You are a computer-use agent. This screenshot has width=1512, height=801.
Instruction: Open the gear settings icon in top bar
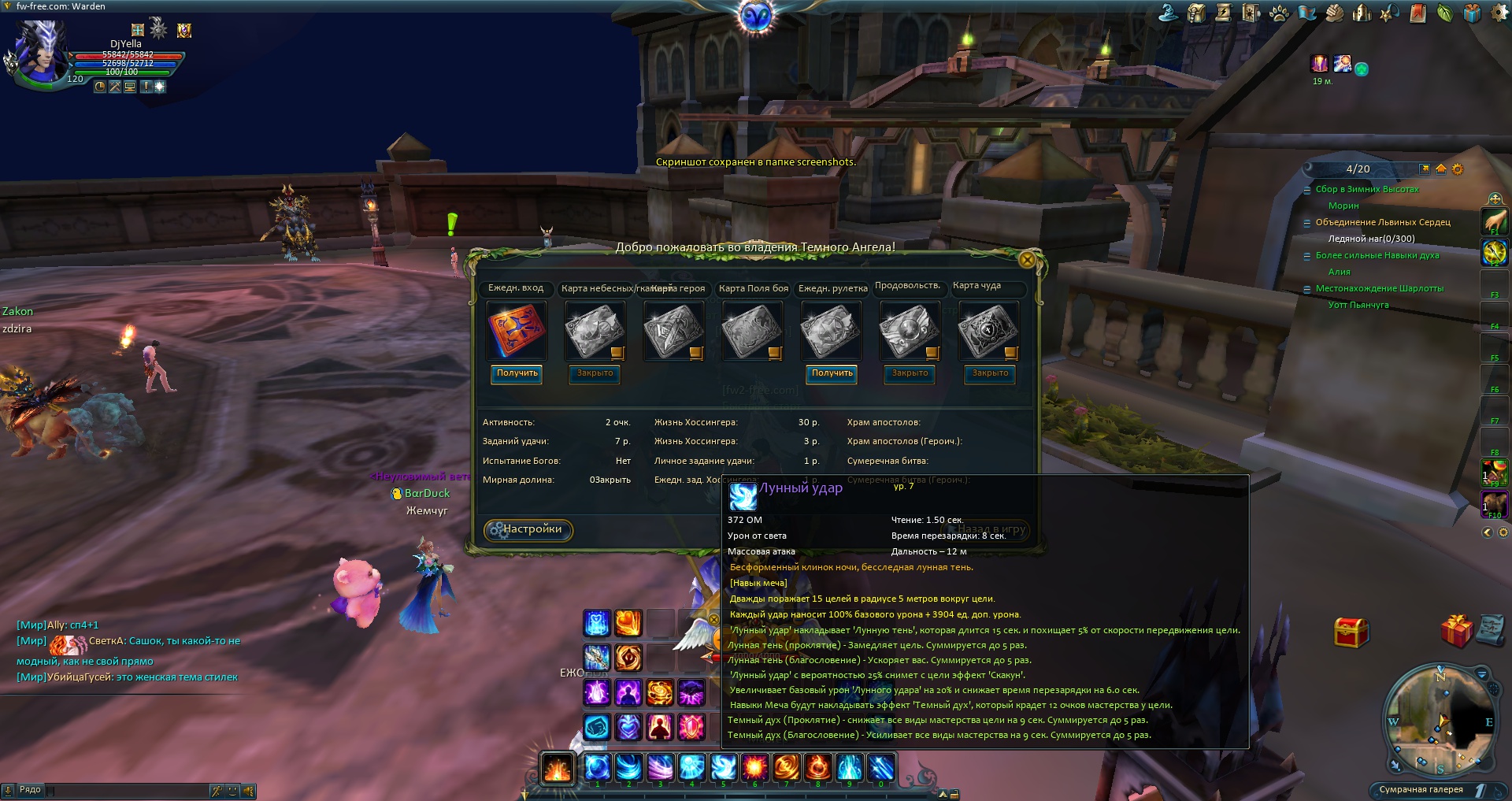pos(1499,13)
